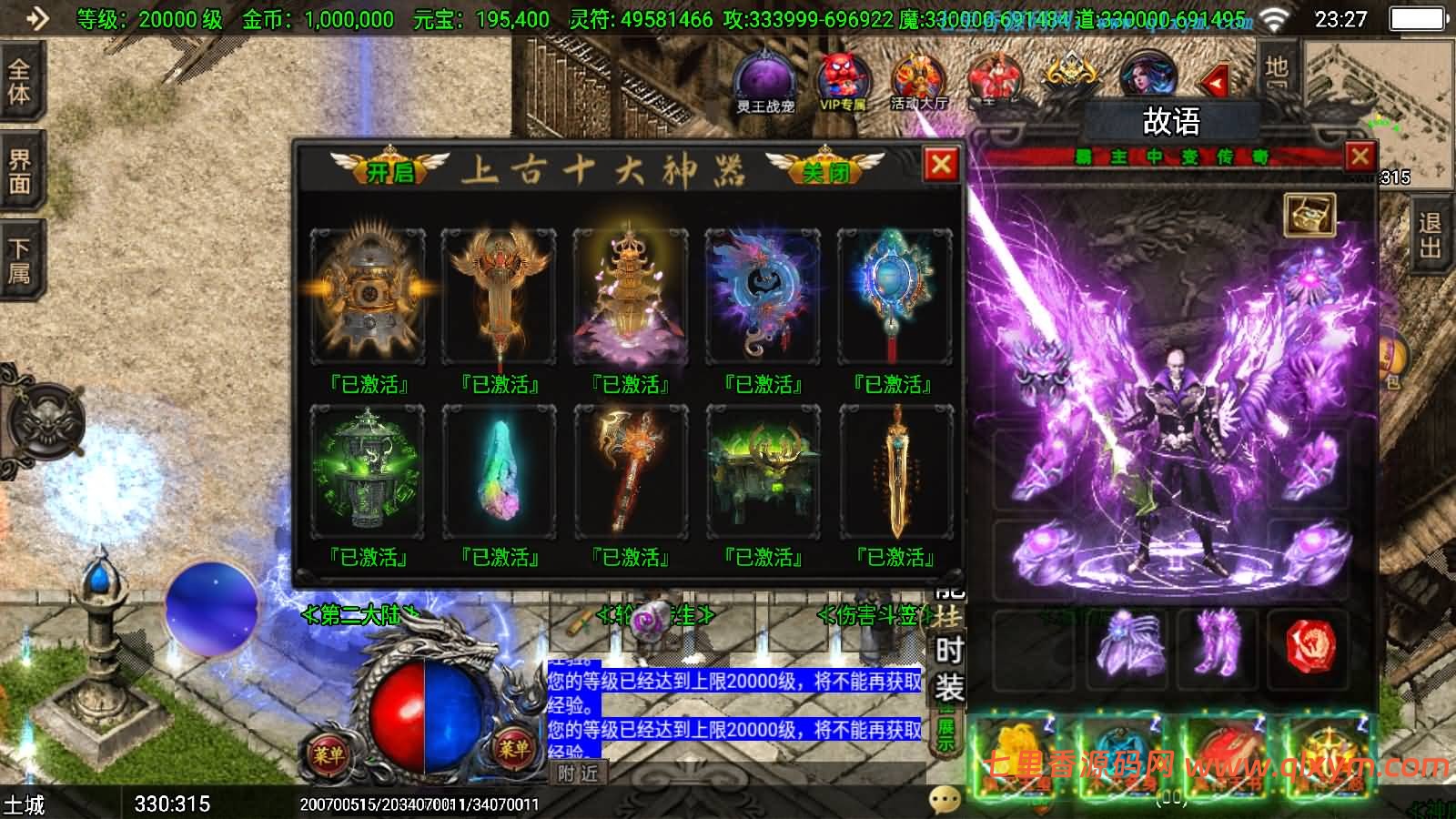
Task: Click the red arrow to collapse the icon row
Action: point(1217,83)
